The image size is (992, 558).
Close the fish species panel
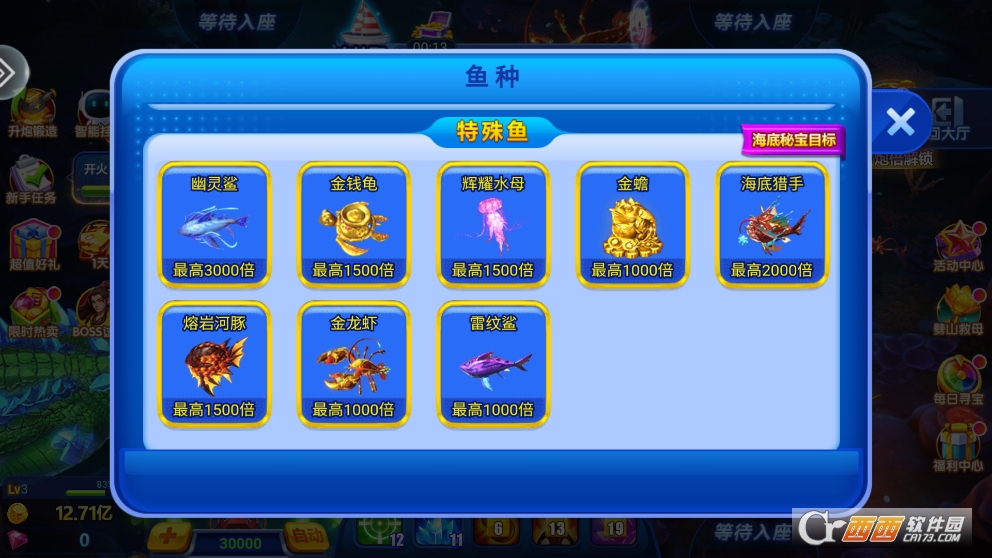tap(900, 122)
